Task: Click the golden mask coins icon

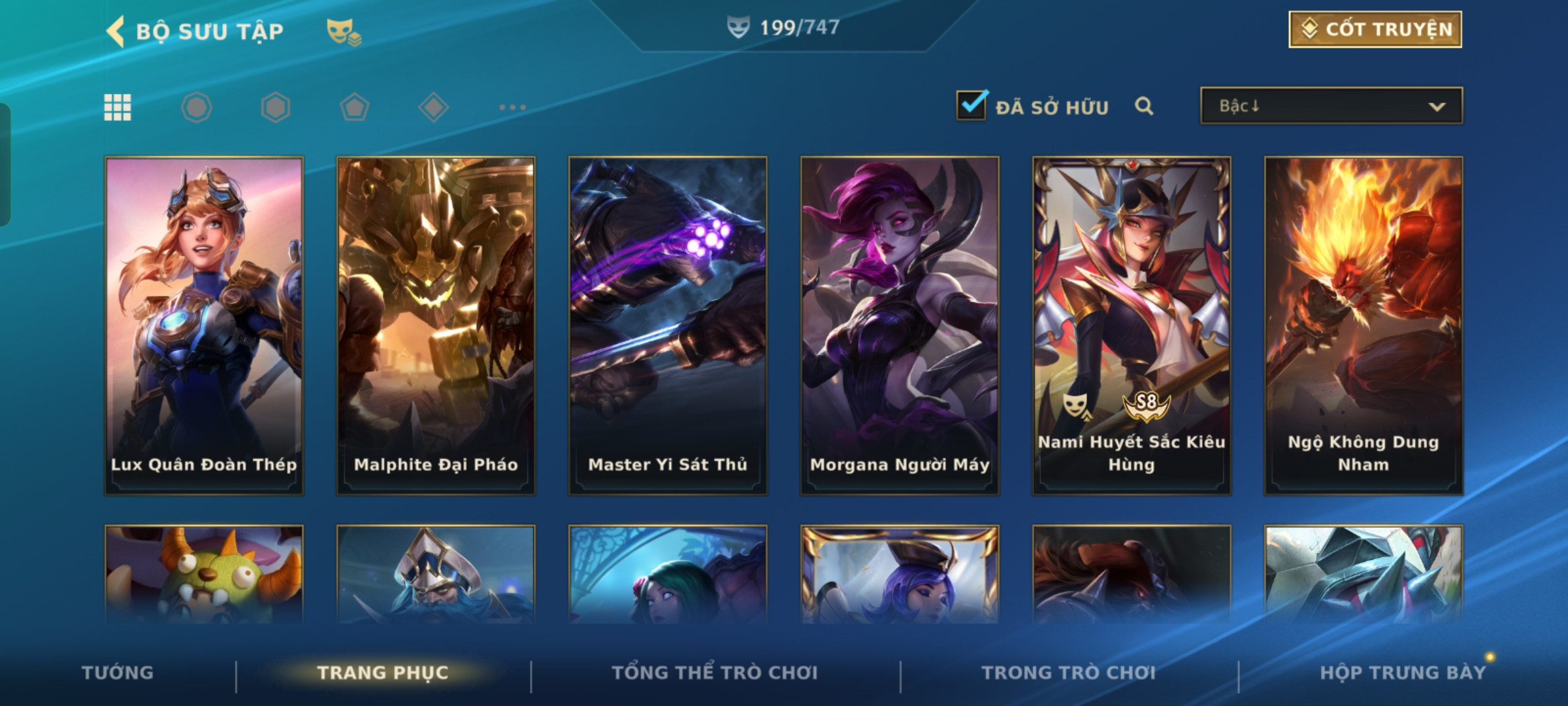Action: [344, 31]
